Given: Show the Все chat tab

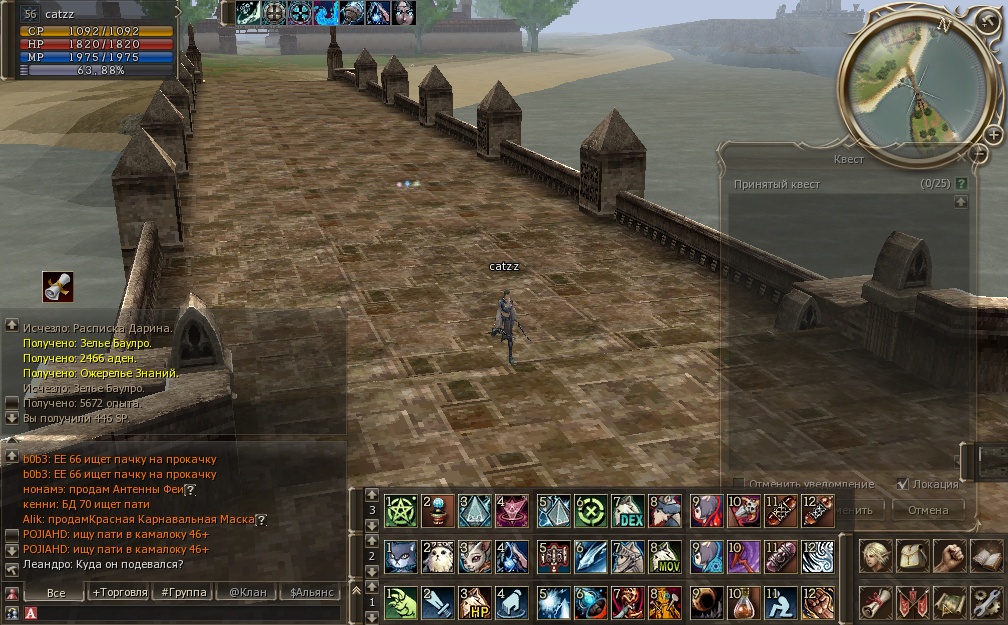Looking at the screenshot, I should [x=56, y=592].
